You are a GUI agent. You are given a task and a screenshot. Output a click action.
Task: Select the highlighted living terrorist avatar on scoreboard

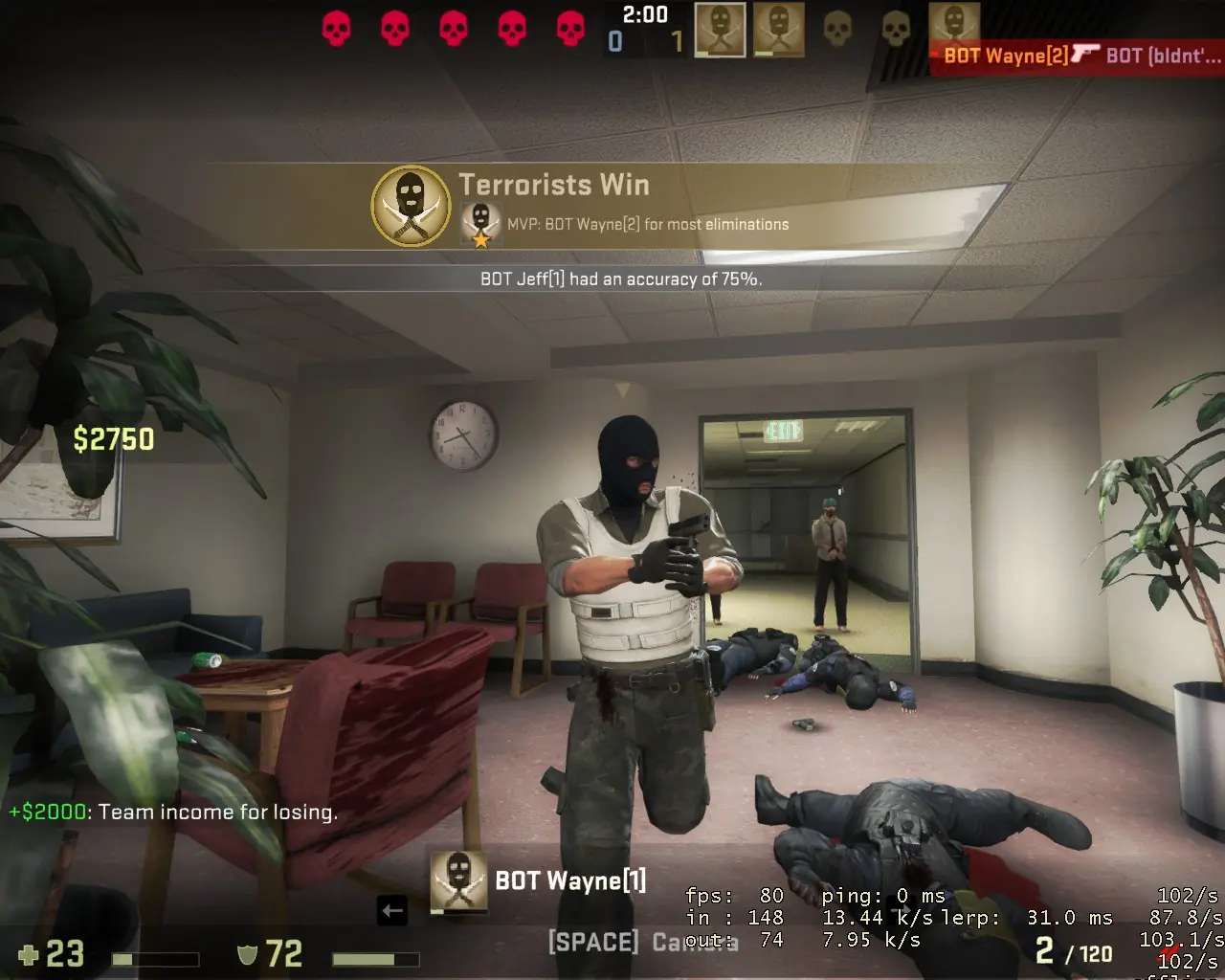(719, 30)
